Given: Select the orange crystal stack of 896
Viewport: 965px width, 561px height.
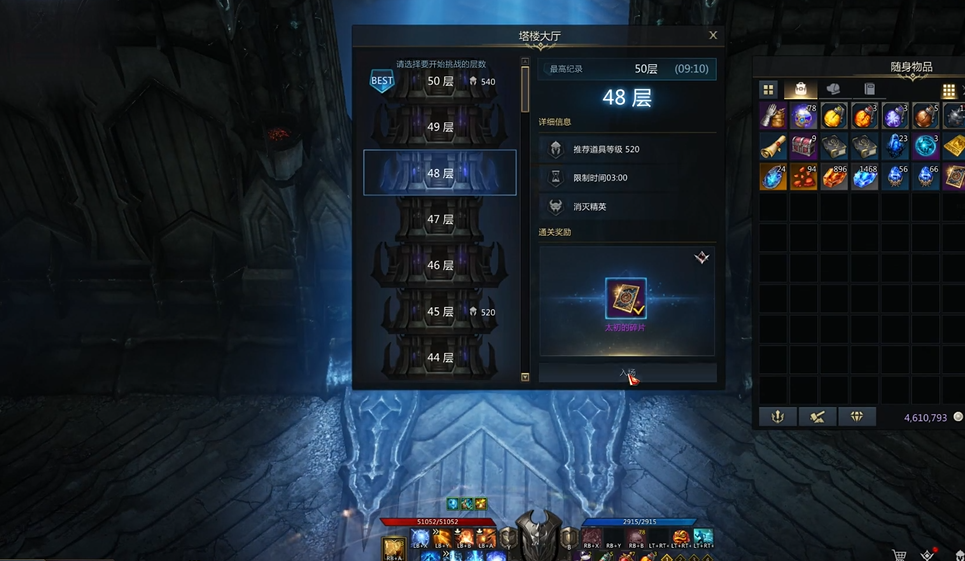Looking at the screenshot, I should point(834,177).
